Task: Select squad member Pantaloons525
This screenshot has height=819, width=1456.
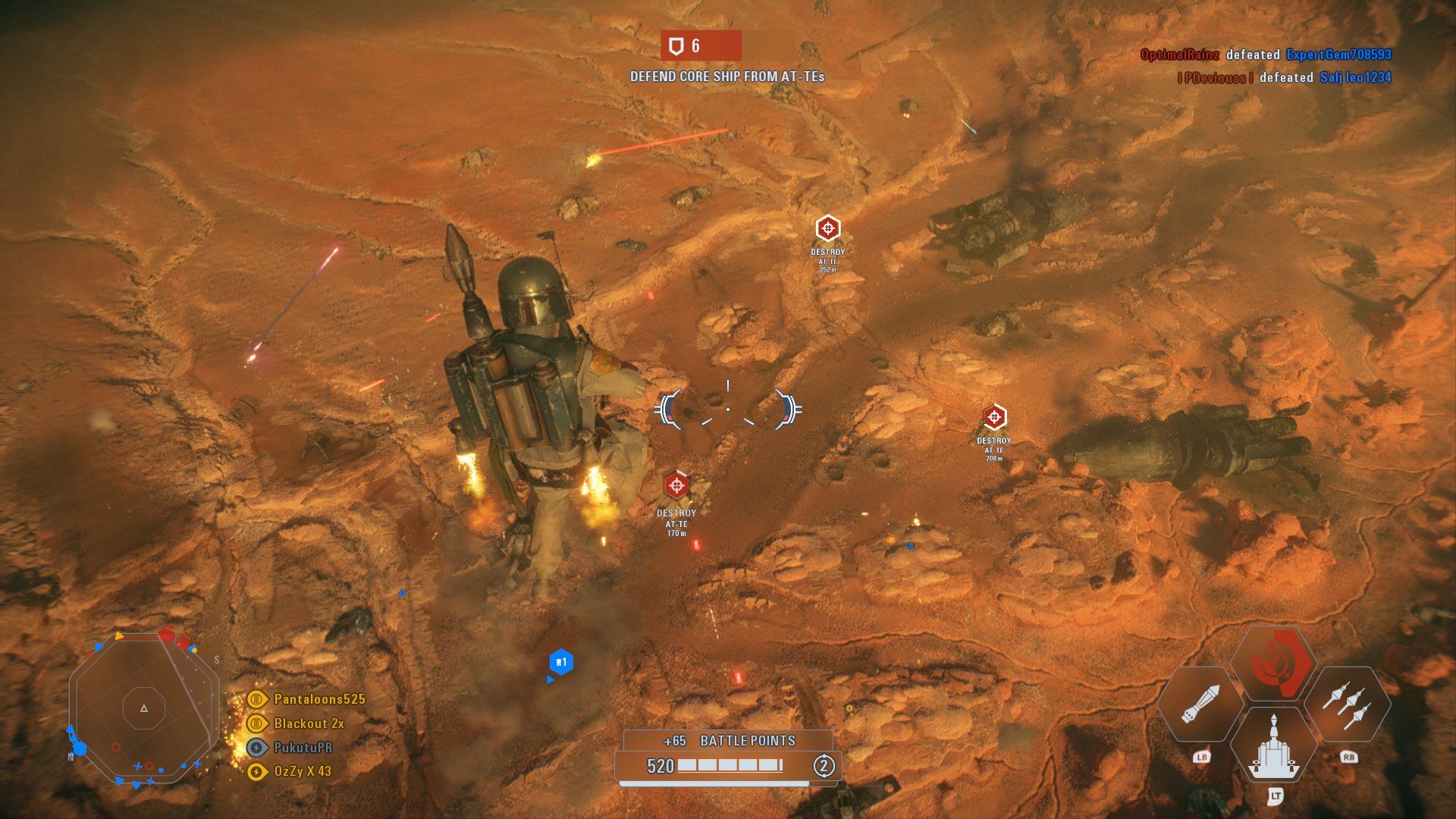Action: pos(318,699)
